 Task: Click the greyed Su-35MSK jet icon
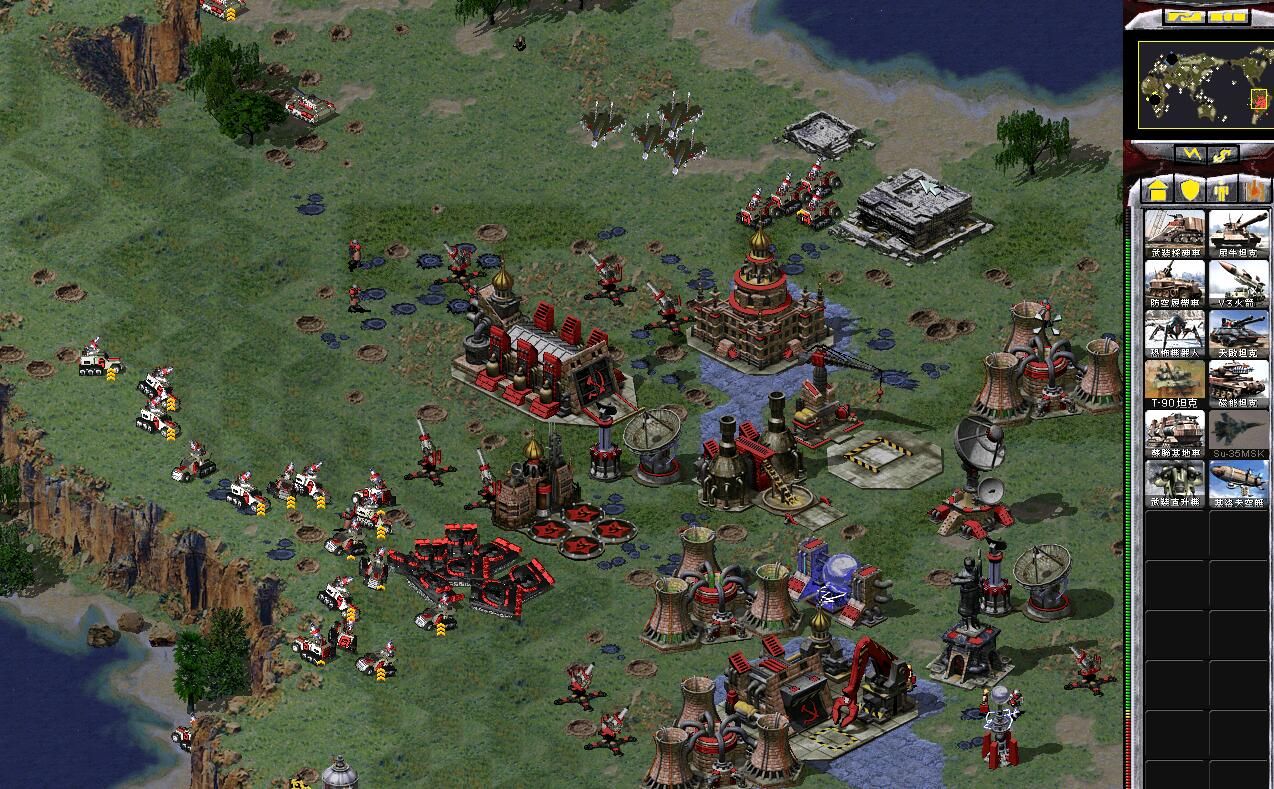1239,434
